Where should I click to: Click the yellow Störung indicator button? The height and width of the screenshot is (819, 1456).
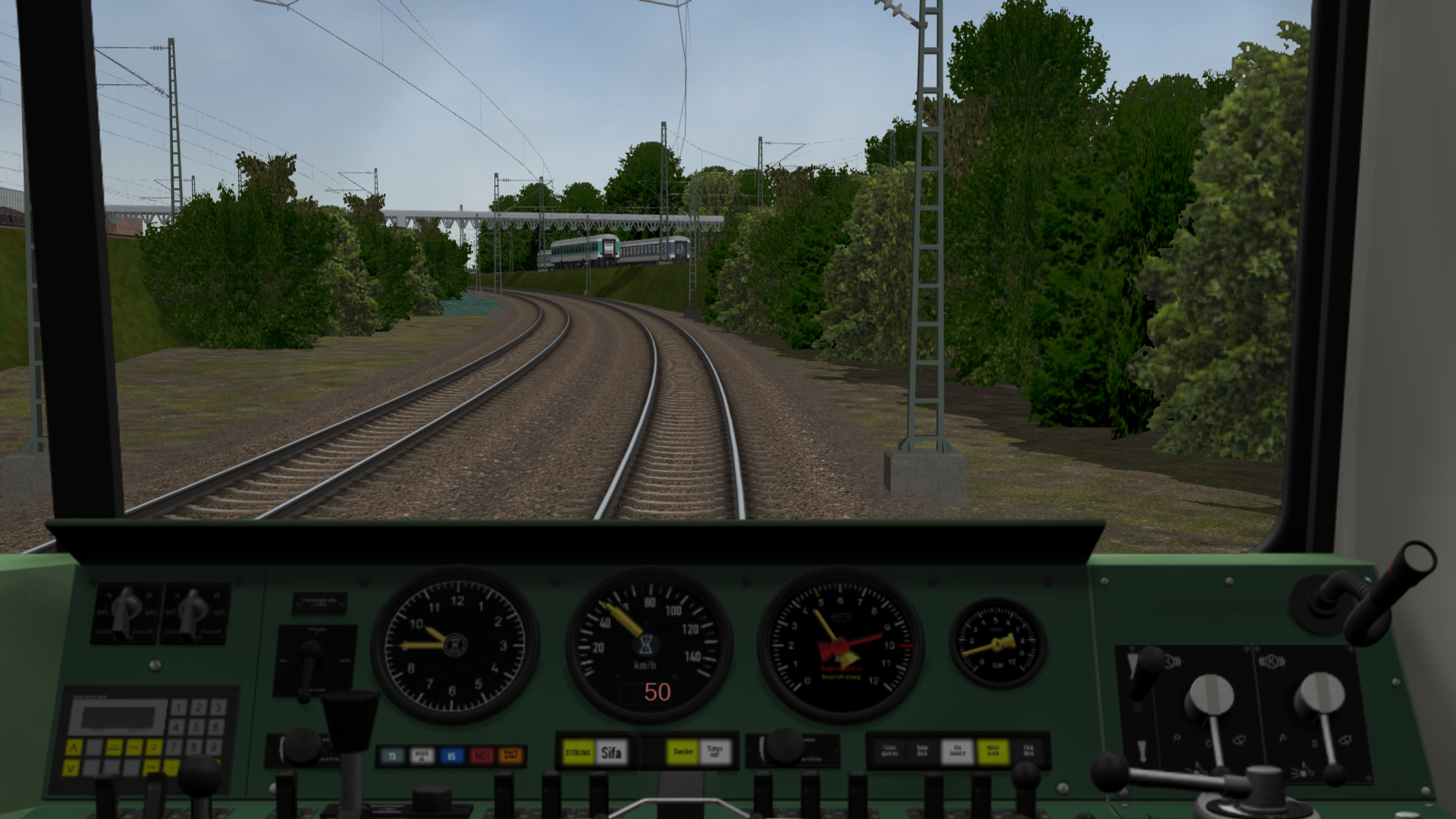point(578,752)
